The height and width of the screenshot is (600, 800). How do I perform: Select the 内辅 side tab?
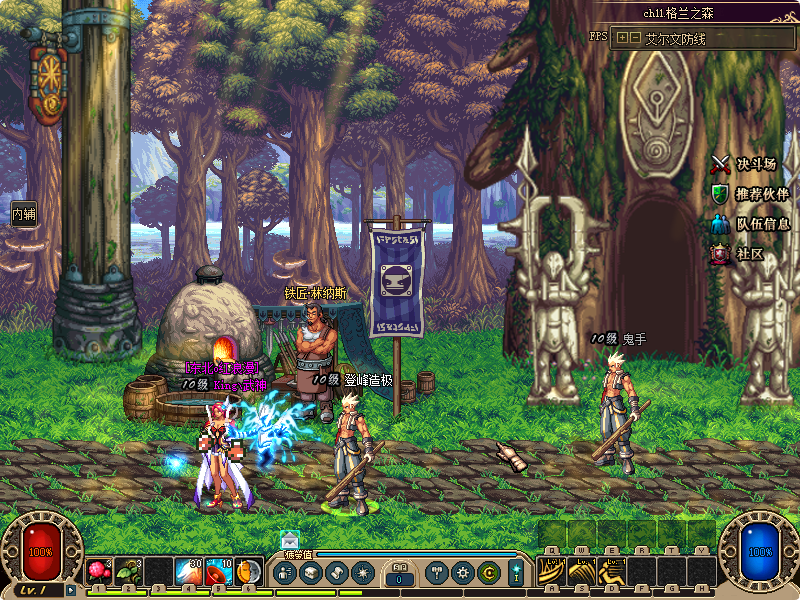point(23,213)
